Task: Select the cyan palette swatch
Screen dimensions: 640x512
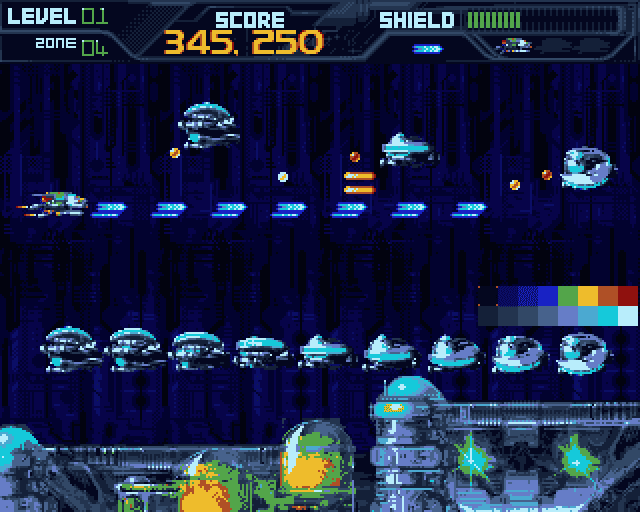Action: click(x=608, y=316)
